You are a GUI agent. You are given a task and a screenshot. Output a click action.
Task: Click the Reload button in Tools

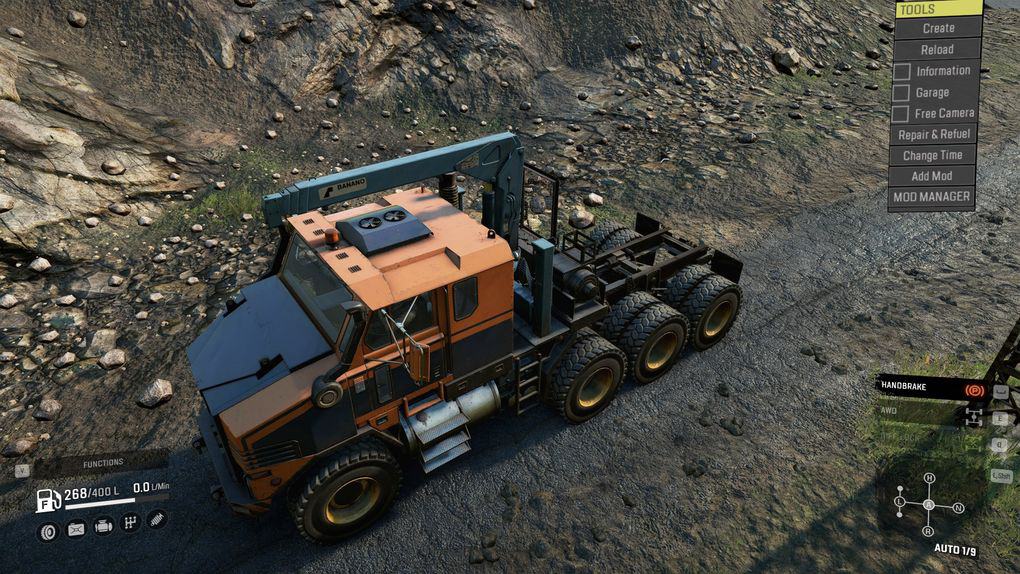click(937, 49)
